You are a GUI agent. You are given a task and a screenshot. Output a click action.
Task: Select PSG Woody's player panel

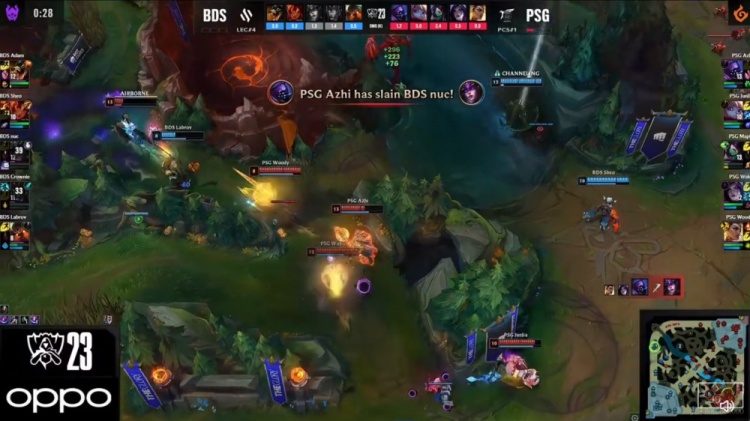click(735, 229)
